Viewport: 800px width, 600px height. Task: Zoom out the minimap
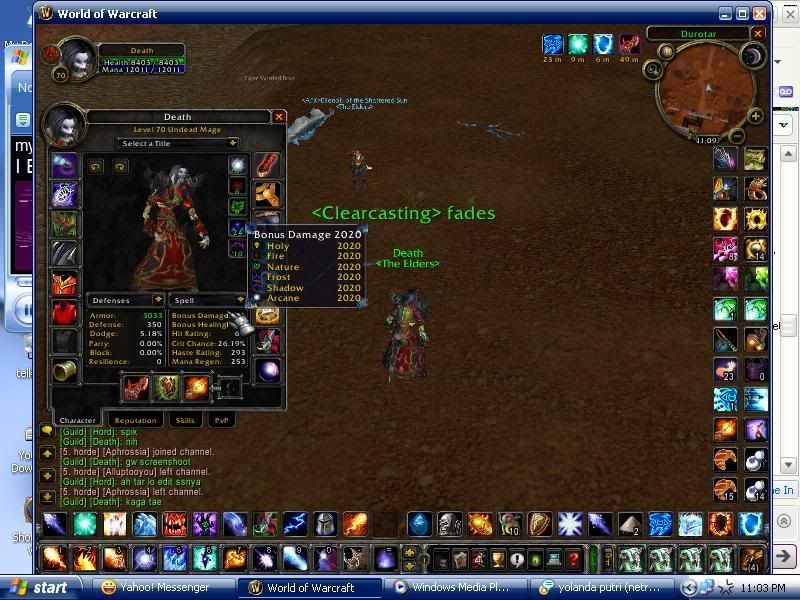point(737,135)
